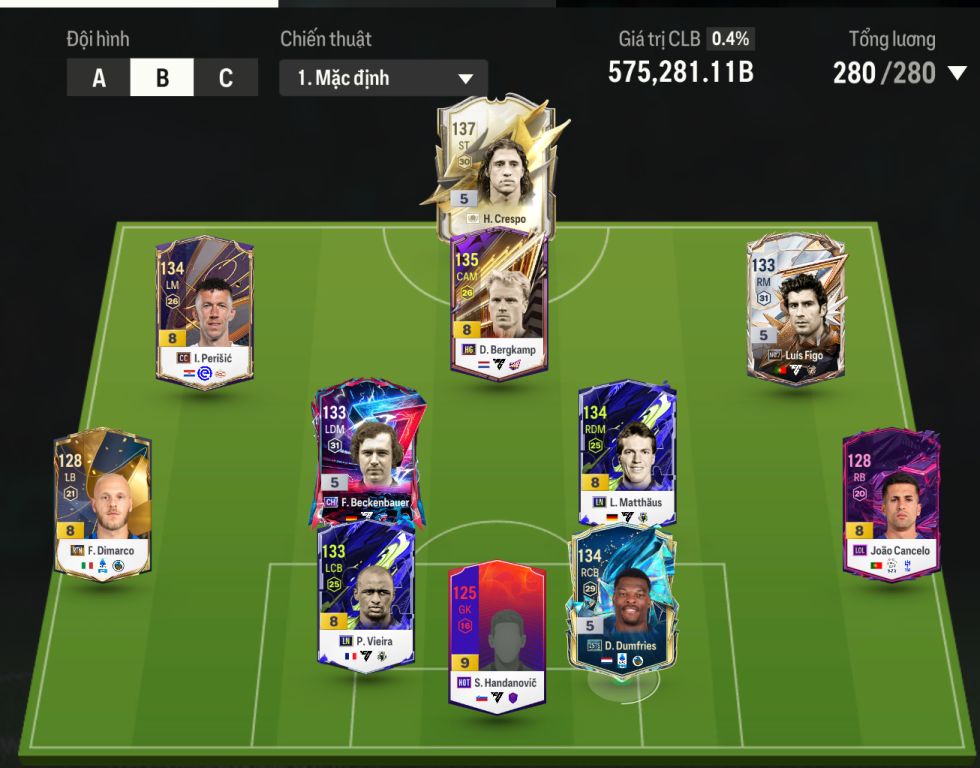Screen dimensions: 980x768
Task: Switch to squad tab C
Action: (225, 78)
